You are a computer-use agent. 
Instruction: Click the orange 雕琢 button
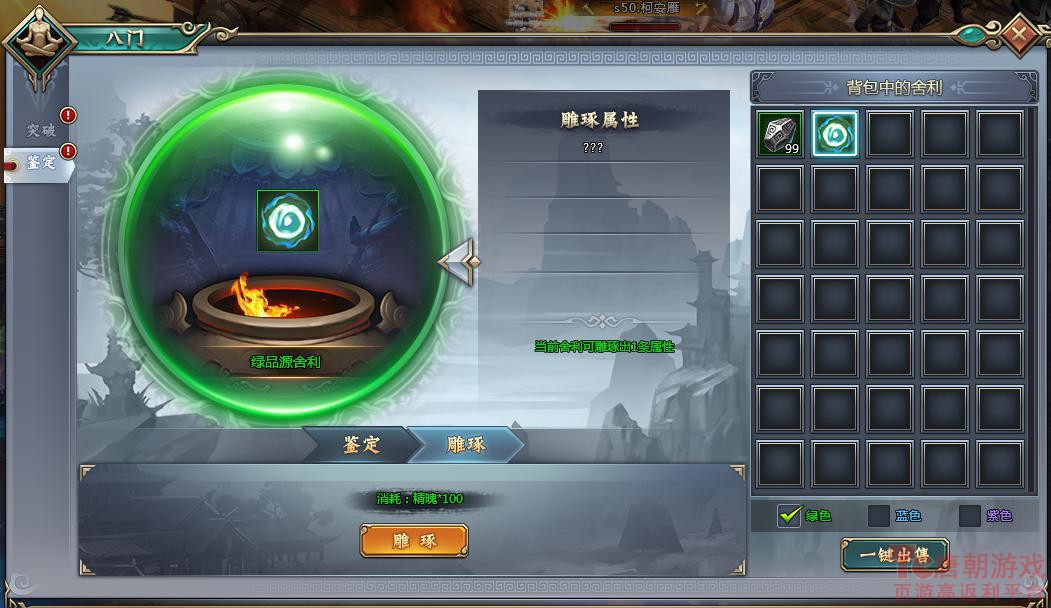(x=414, y=541)
